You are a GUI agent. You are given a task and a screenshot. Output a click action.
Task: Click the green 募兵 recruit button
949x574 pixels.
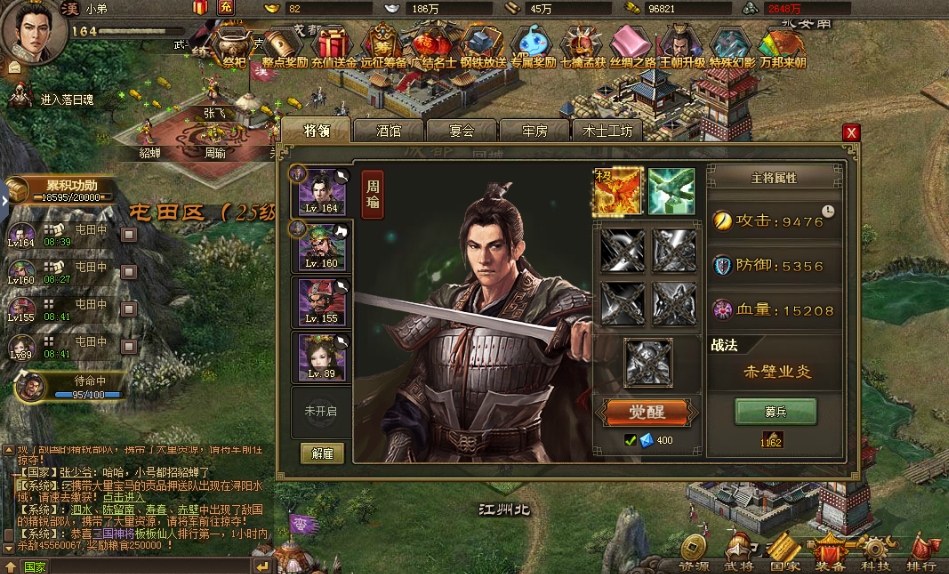[775, 412]
